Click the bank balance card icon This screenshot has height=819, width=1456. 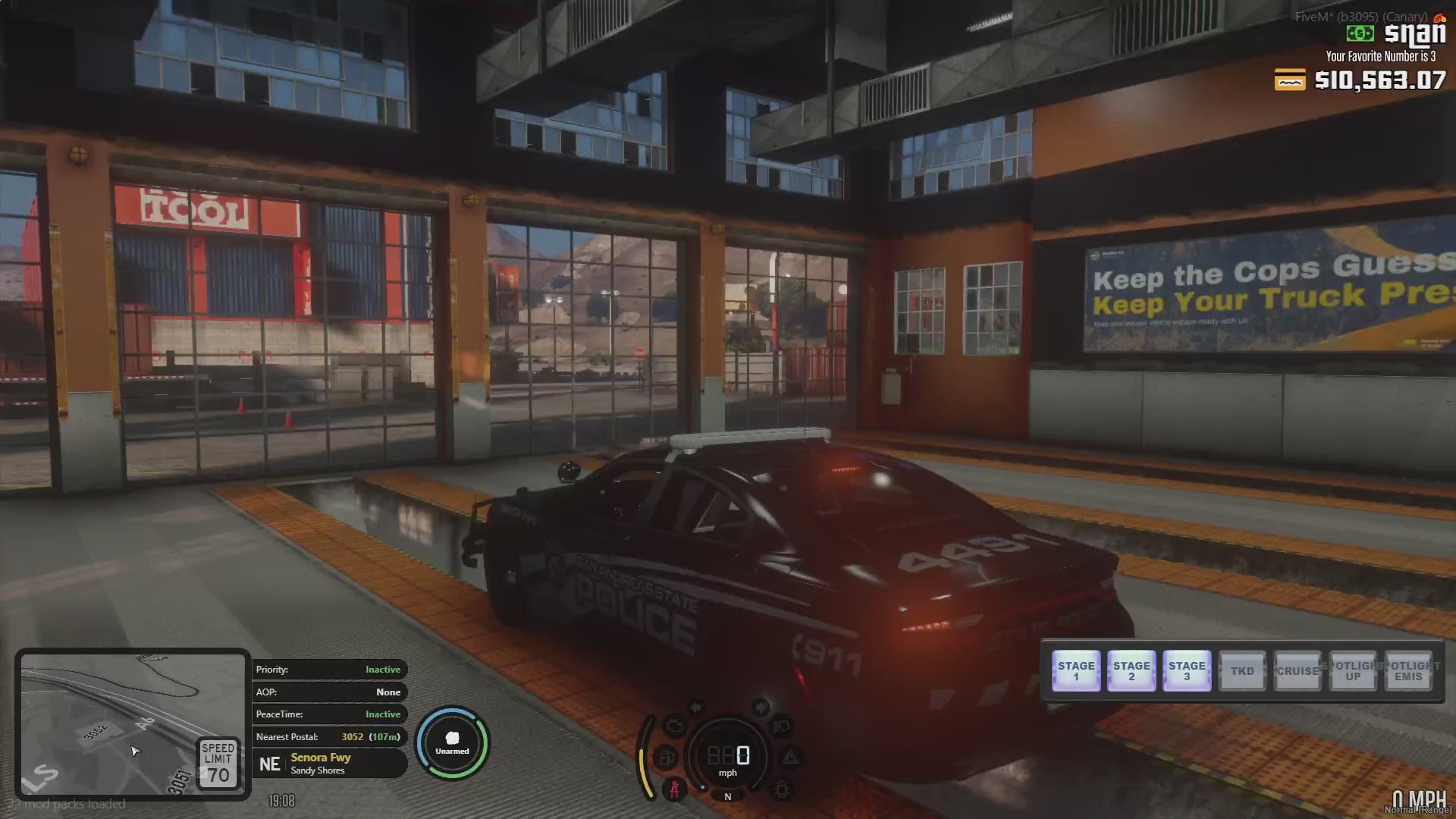[1289, 80]
